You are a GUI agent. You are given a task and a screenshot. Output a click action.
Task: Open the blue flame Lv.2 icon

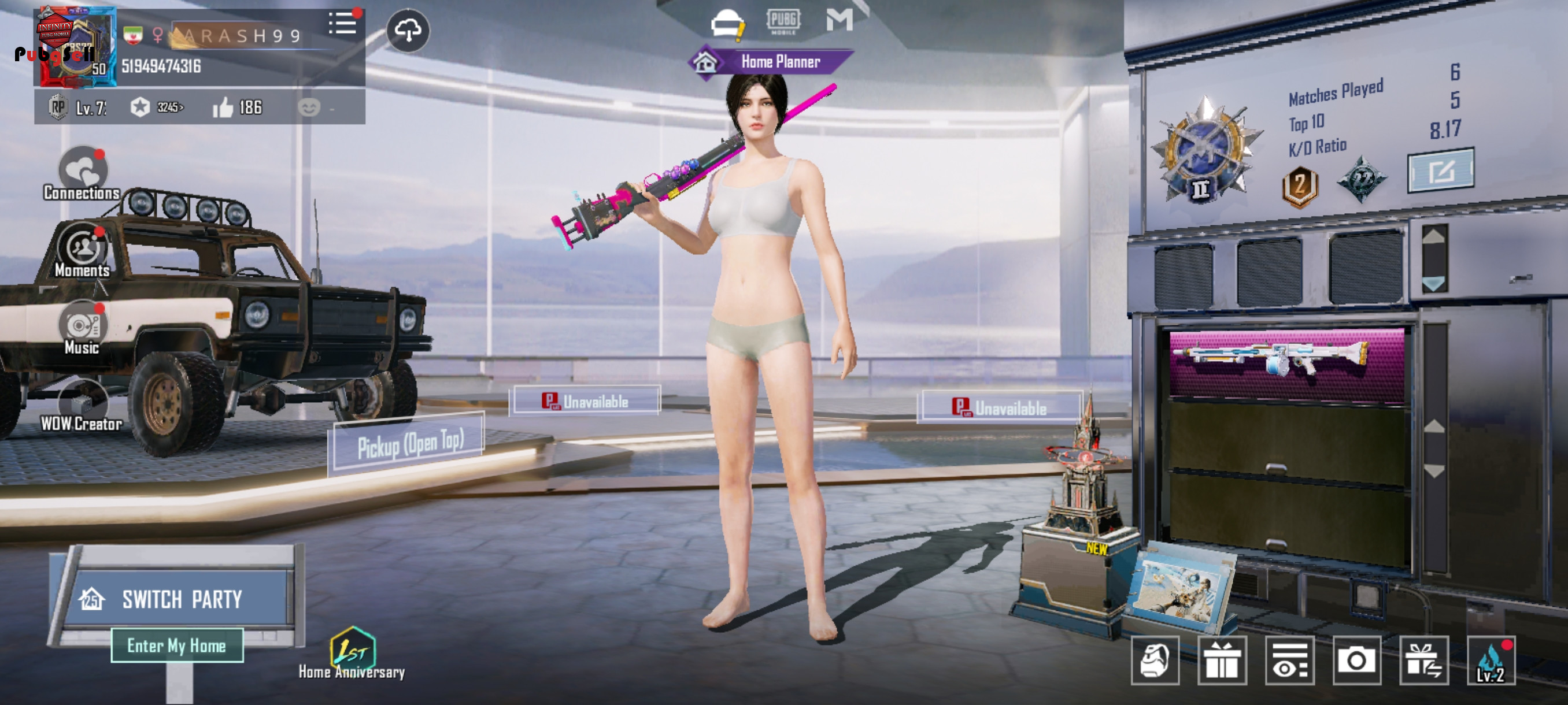1491,660
